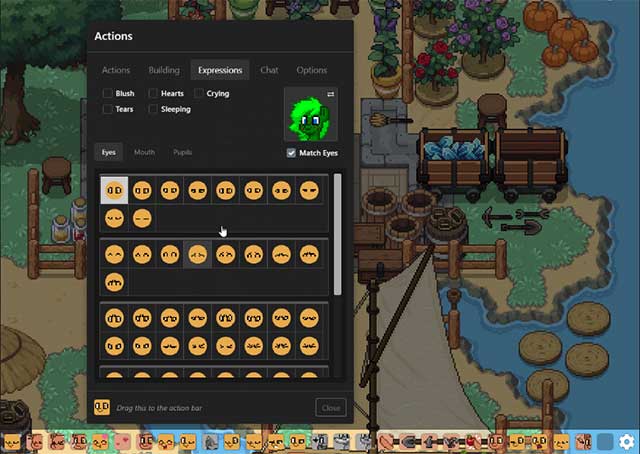Image resolution: width=640 pixels, height=454 pixels.
Task: Enable the Tears checkbox
Action: (x=108, y=109)
